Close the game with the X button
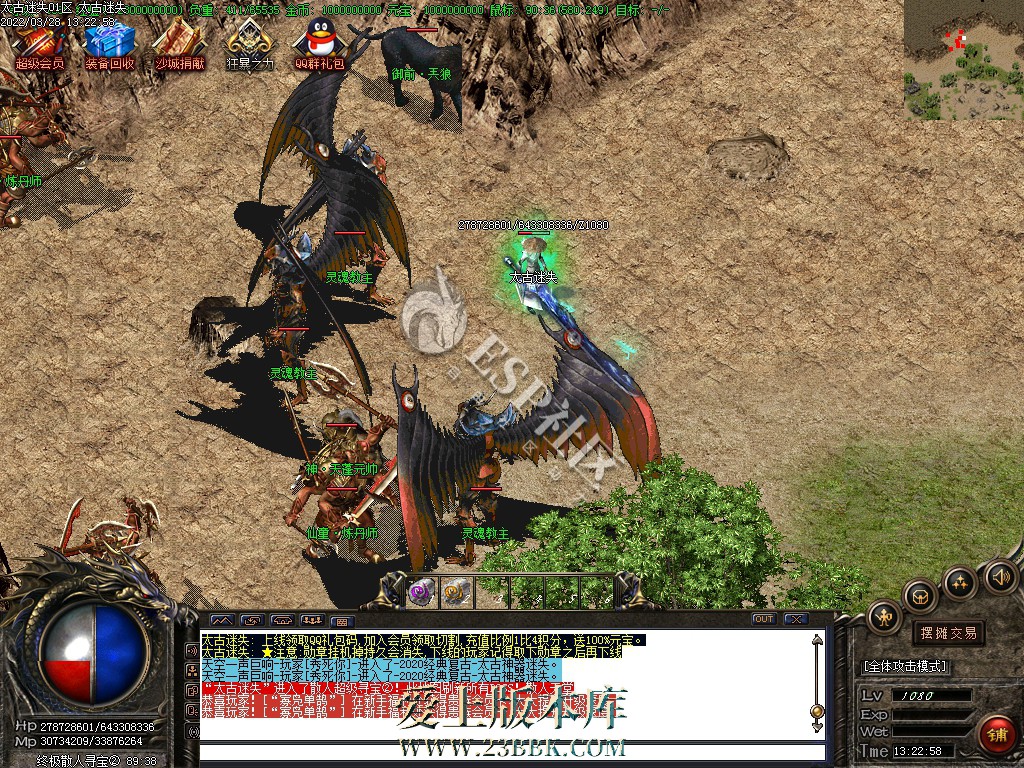 coord(795,619)
